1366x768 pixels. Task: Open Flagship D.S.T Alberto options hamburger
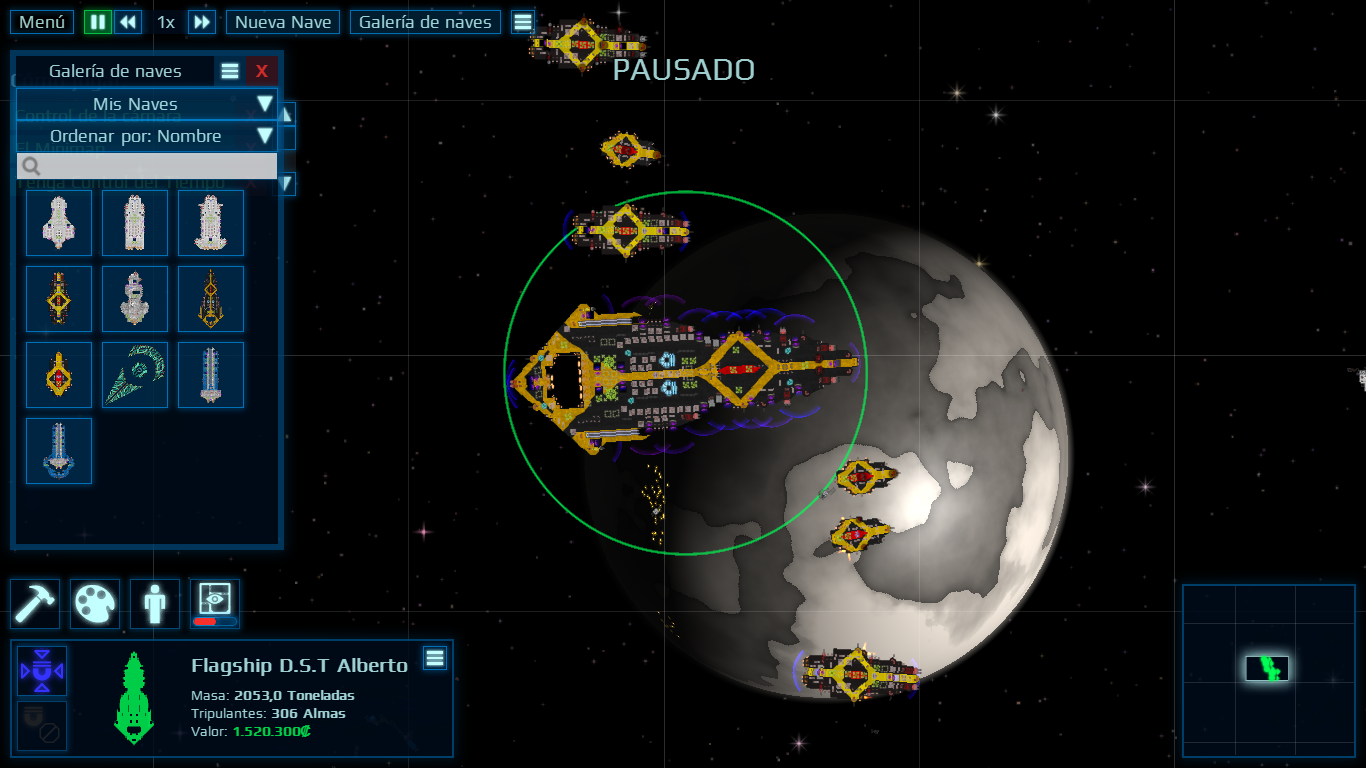(x=435, y=659)
